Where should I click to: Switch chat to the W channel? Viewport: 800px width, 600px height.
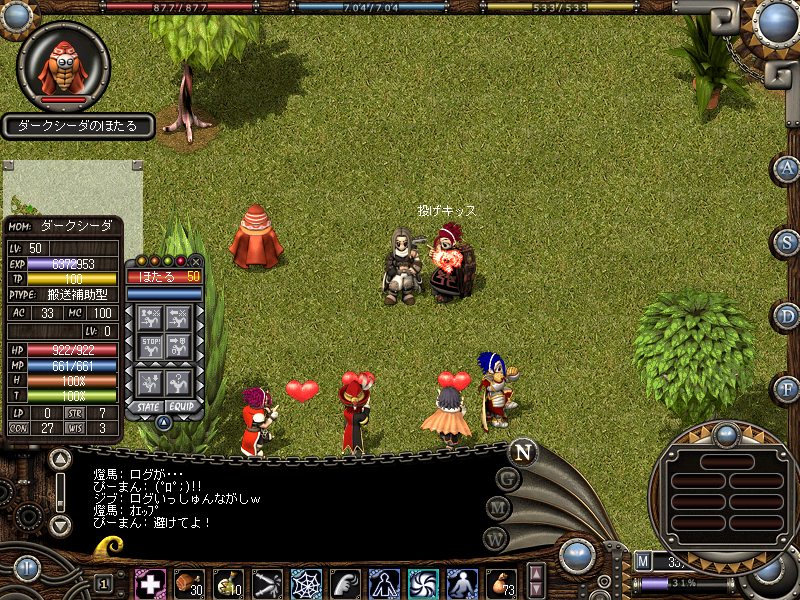492,538
